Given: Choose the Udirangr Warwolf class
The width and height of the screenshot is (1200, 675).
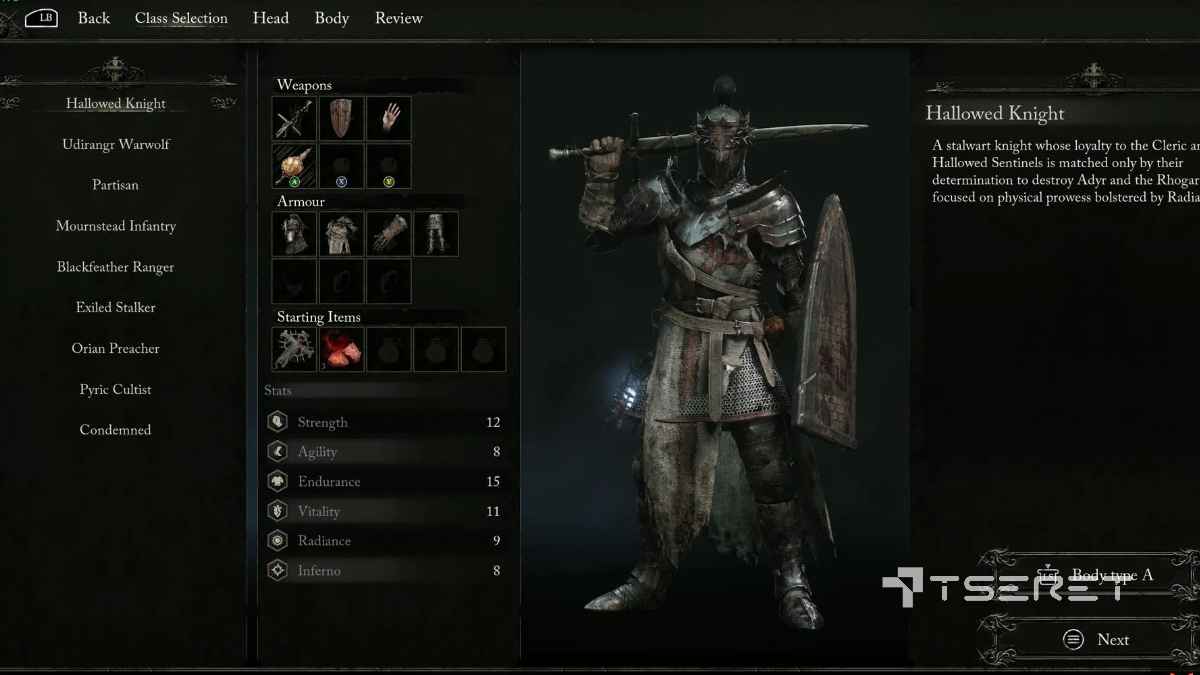Looking at the screenshot, I should point(116,145).
